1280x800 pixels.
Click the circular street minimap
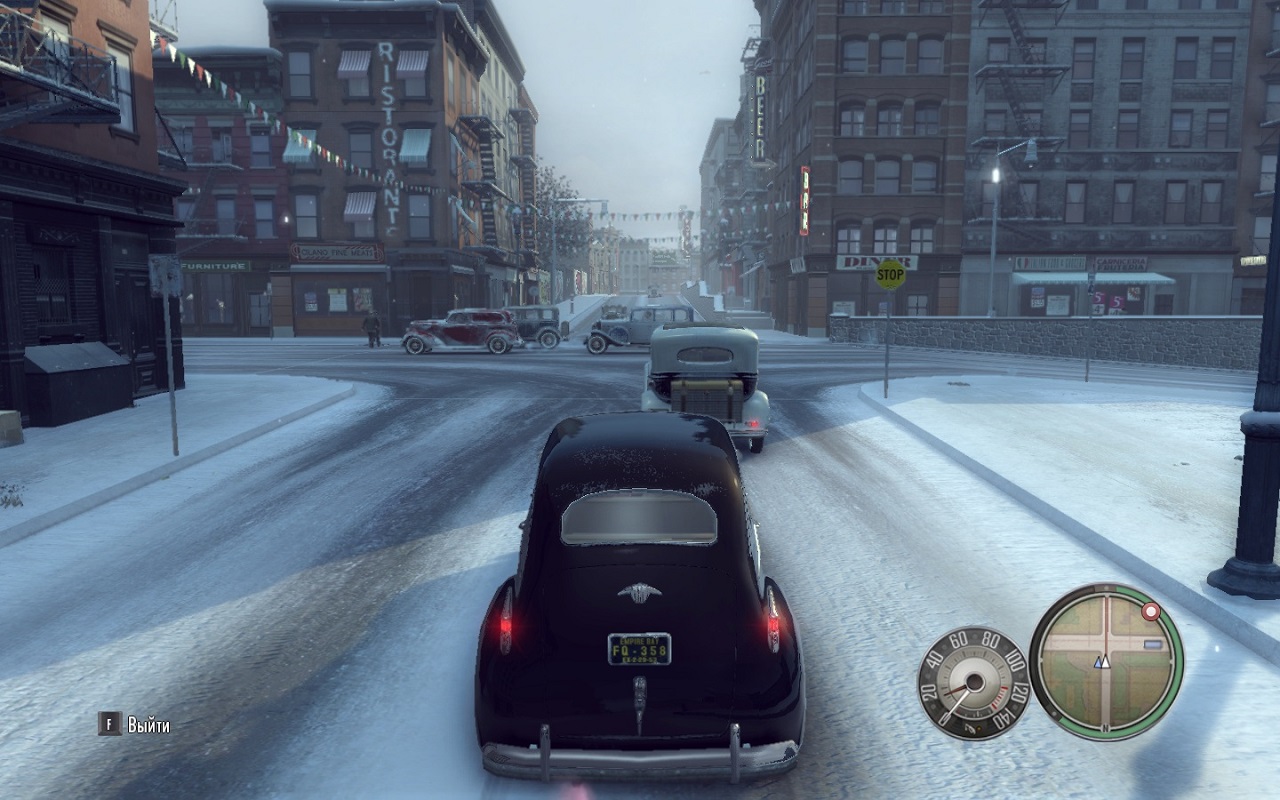(x=1106, y=661)
